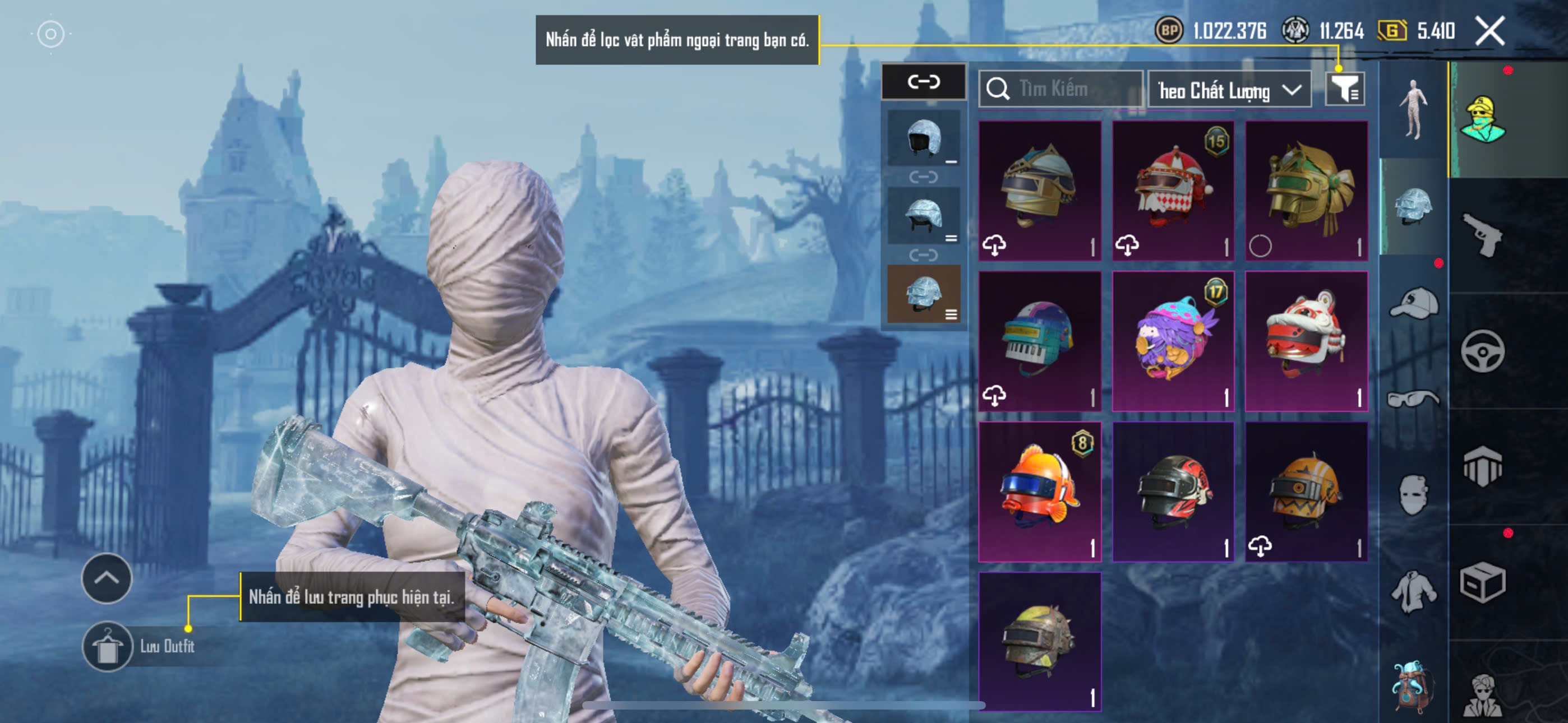Close the inventory screen

coord(1489,31)
